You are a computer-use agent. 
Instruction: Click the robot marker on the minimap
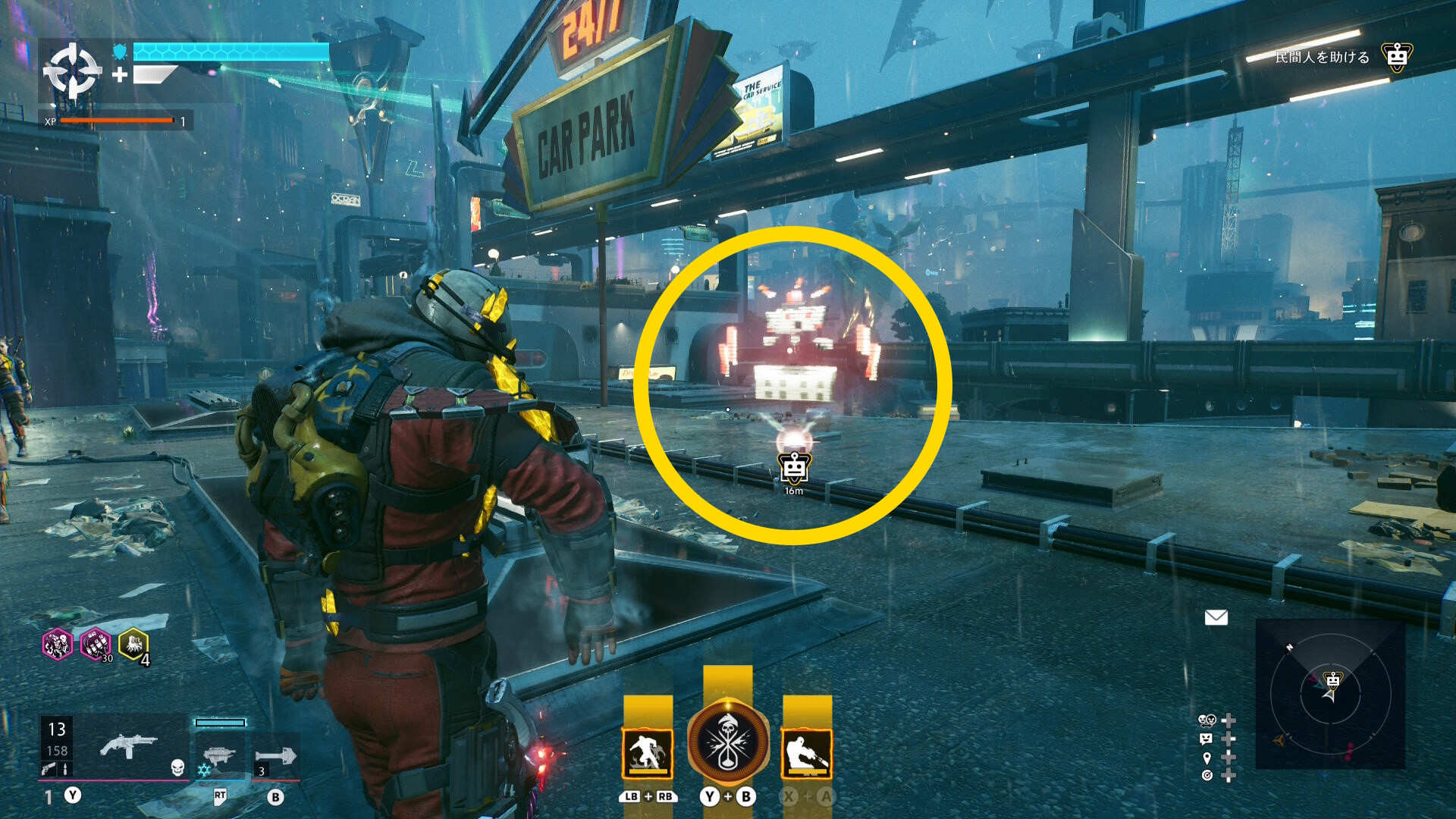coord(1332,679)
